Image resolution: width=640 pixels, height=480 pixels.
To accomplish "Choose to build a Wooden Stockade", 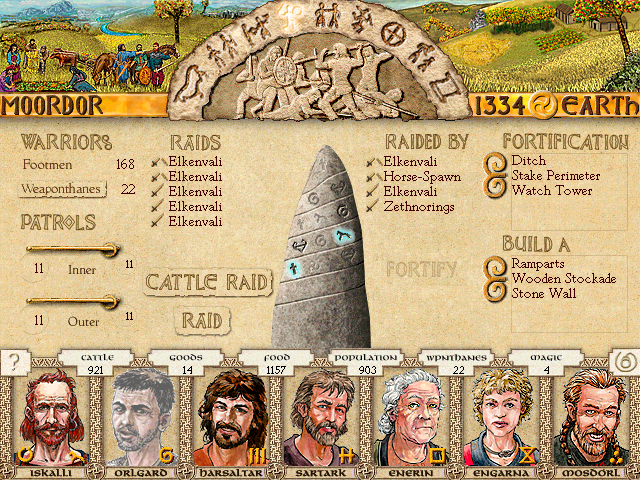I will 563,279.
